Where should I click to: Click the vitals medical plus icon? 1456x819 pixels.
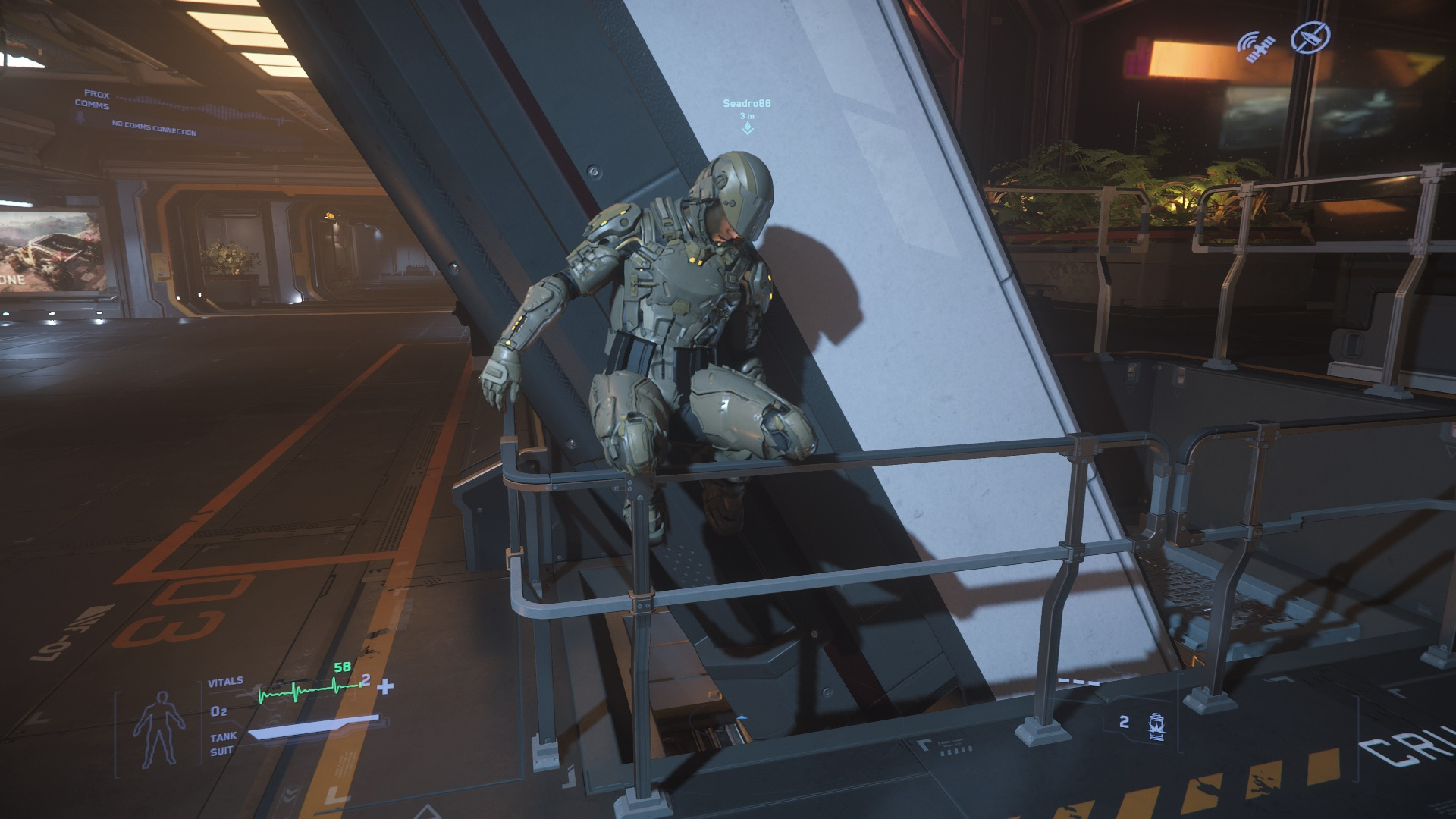click(x=386, y=687)
